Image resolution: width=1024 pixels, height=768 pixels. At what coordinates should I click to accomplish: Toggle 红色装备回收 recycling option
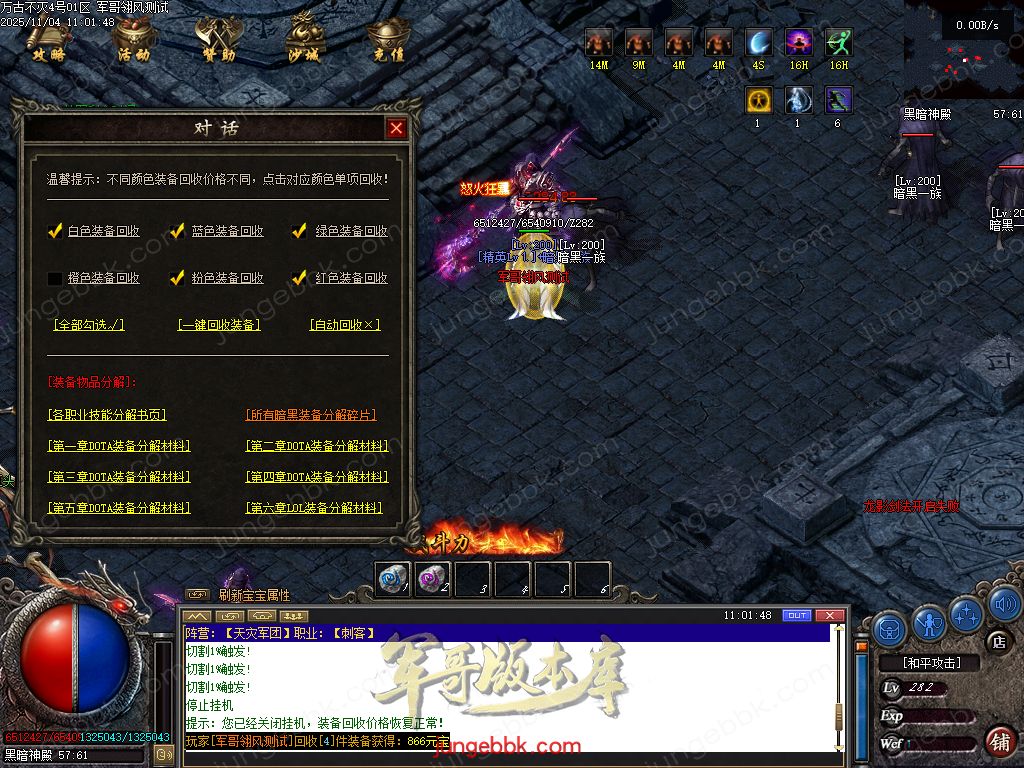click(299, 278)
